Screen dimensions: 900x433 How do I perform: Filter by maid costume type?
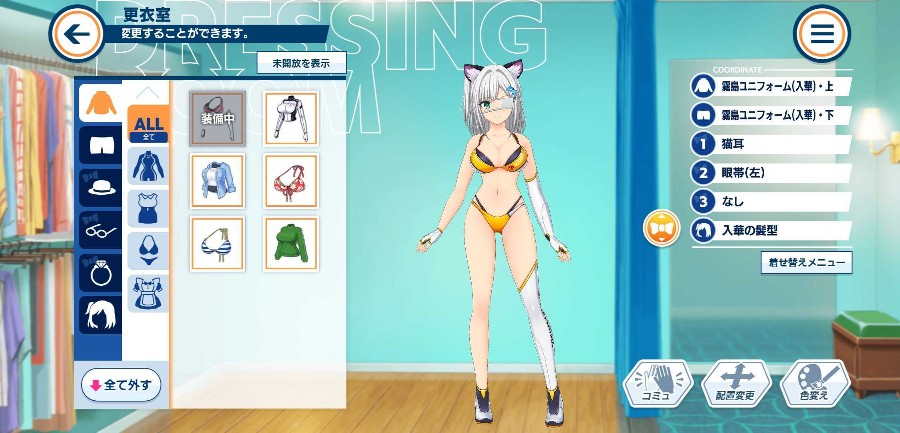pyautogui.click(x=147, y=293)
